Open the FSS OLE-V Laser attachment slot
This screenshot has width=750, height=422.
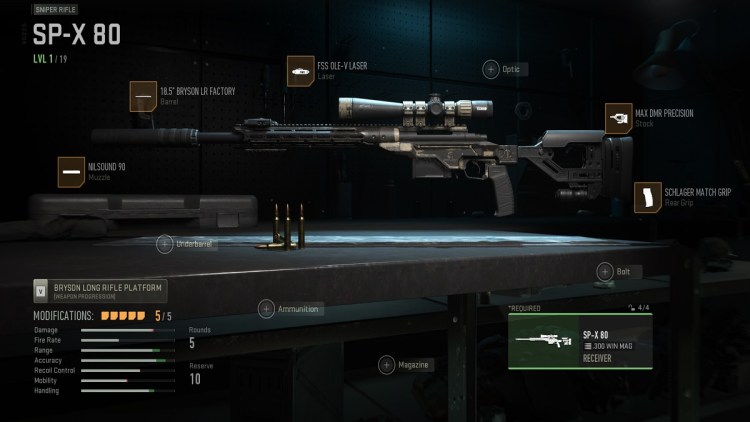(x=302, y=71)
